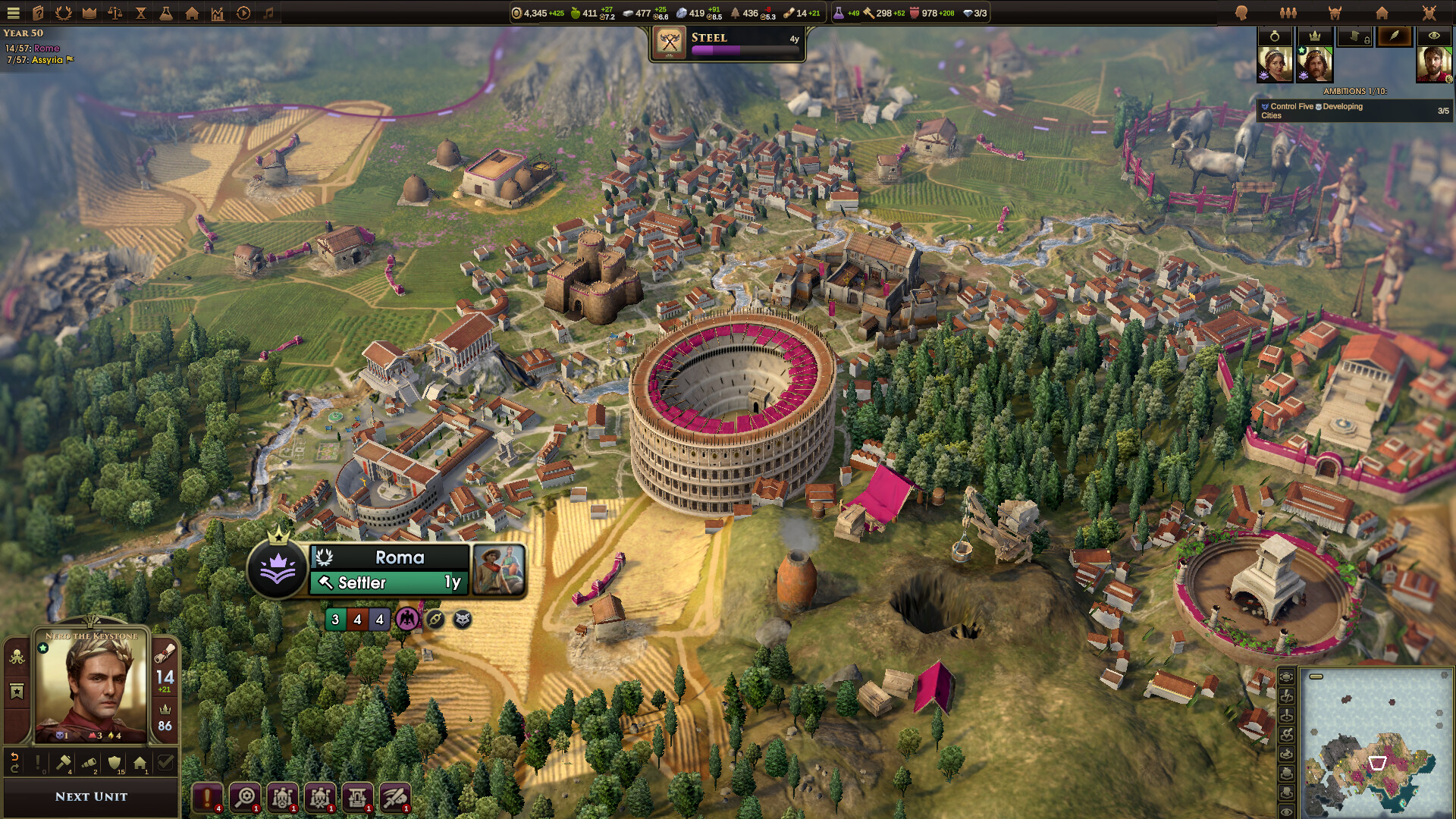1456x819 pixels.
Task: Open the help book menu next to the hamburger
Action: click(x=38, y=12)
